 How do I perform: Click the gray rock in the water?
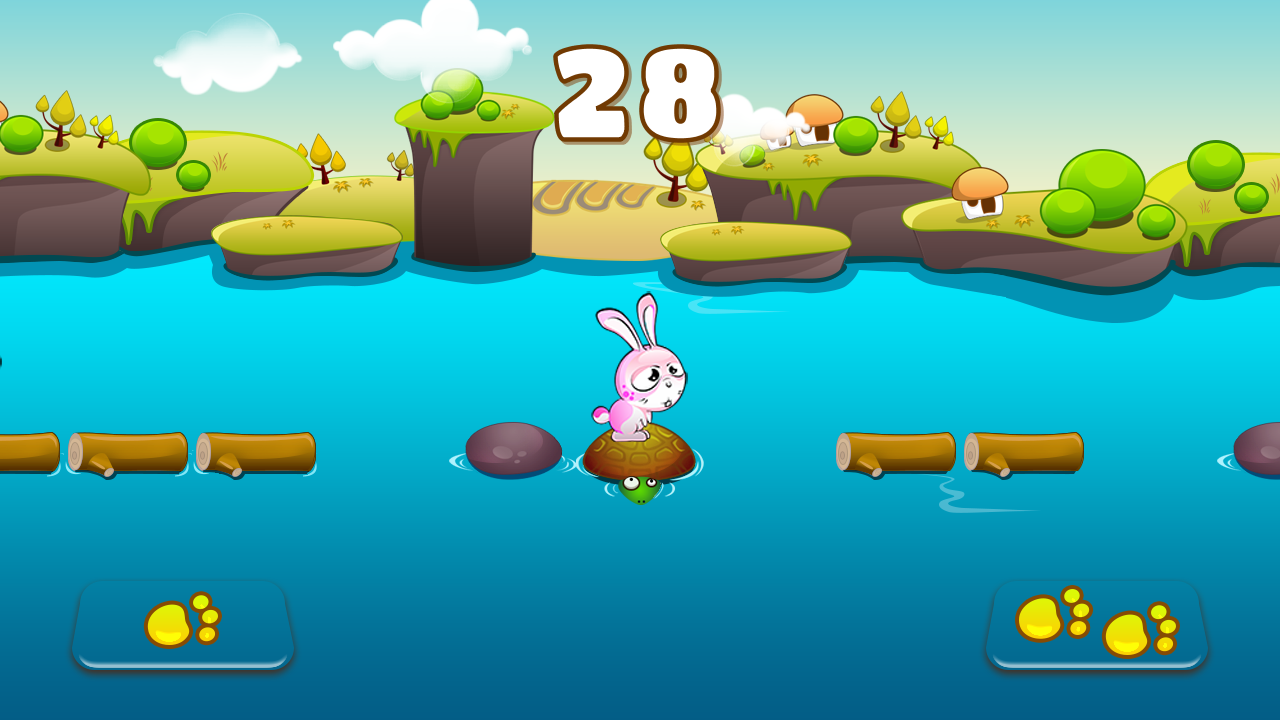click(x=513, y=450)
